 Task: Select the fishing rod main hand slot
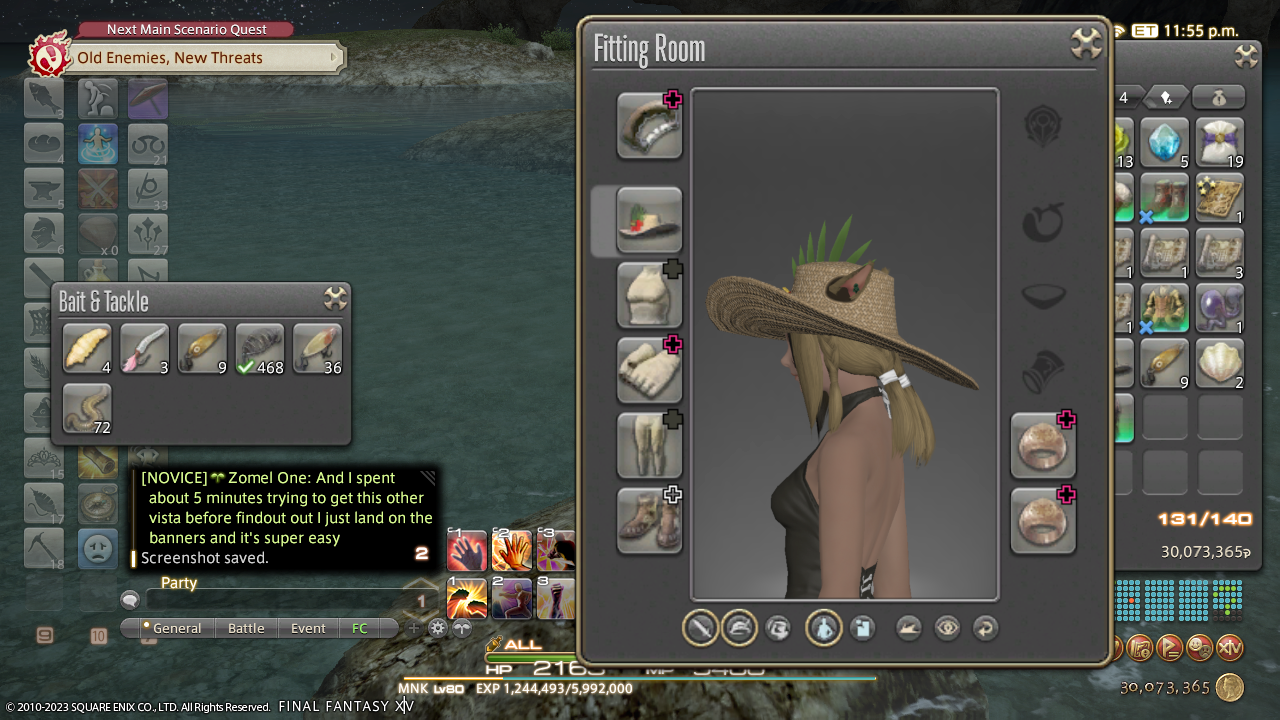pos(649,125)
